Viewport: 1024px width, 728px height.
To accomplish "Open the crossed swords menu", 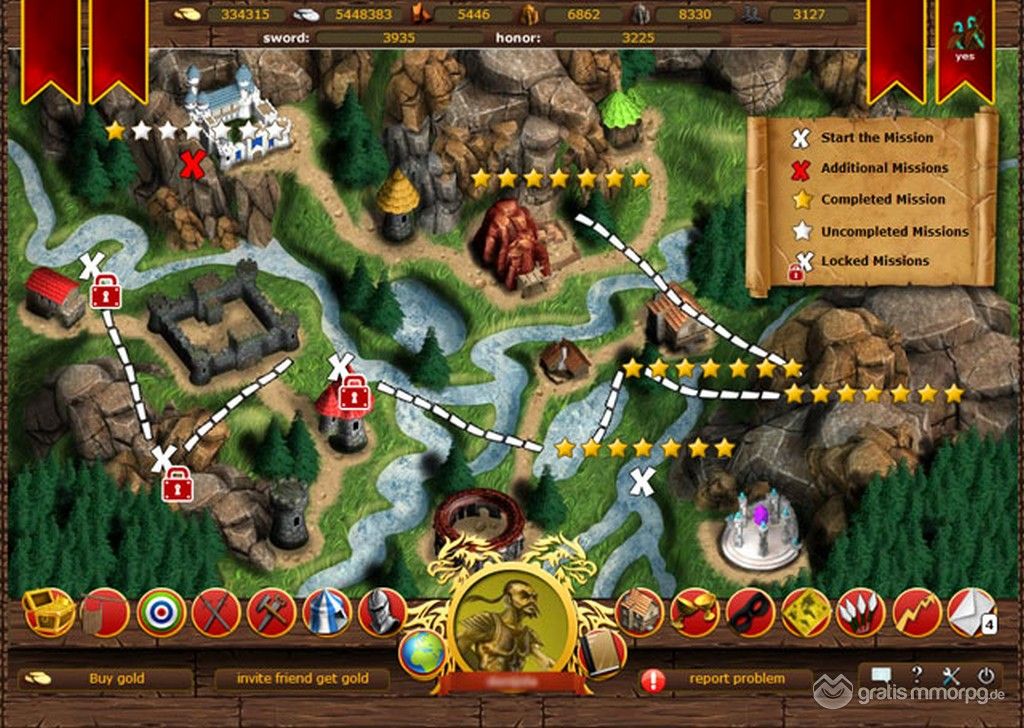I will (215, 612).
